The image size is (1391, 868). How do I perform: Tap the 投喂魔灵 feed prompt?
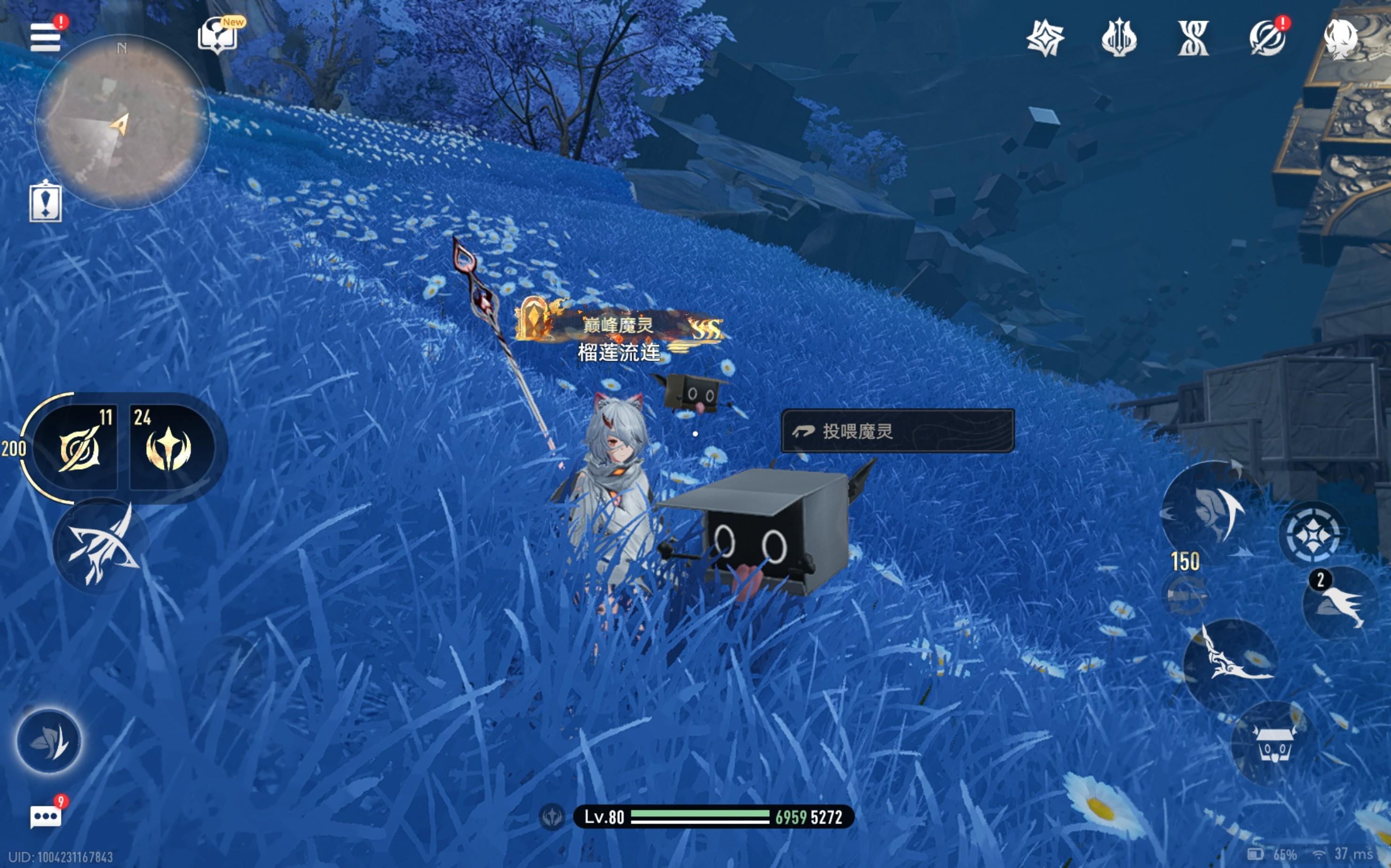click(897, 431)
